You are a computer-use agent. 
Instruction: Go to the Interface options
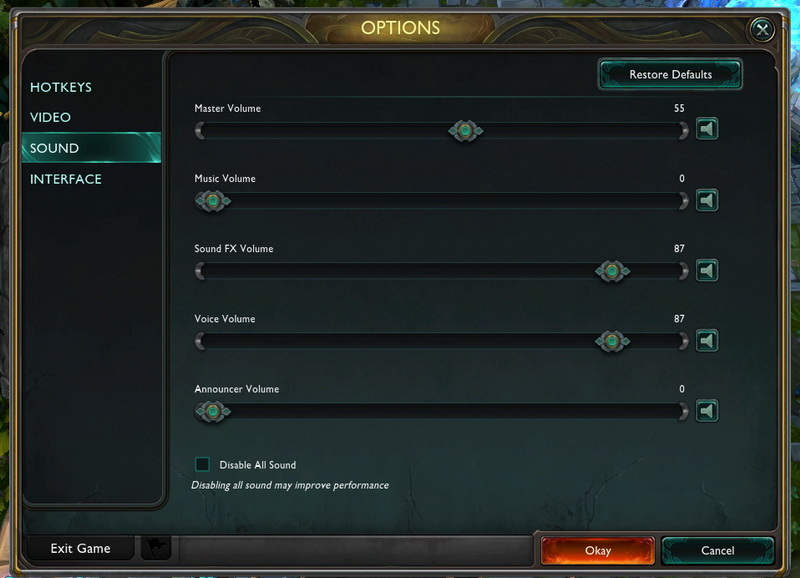(x=66, y=179)
